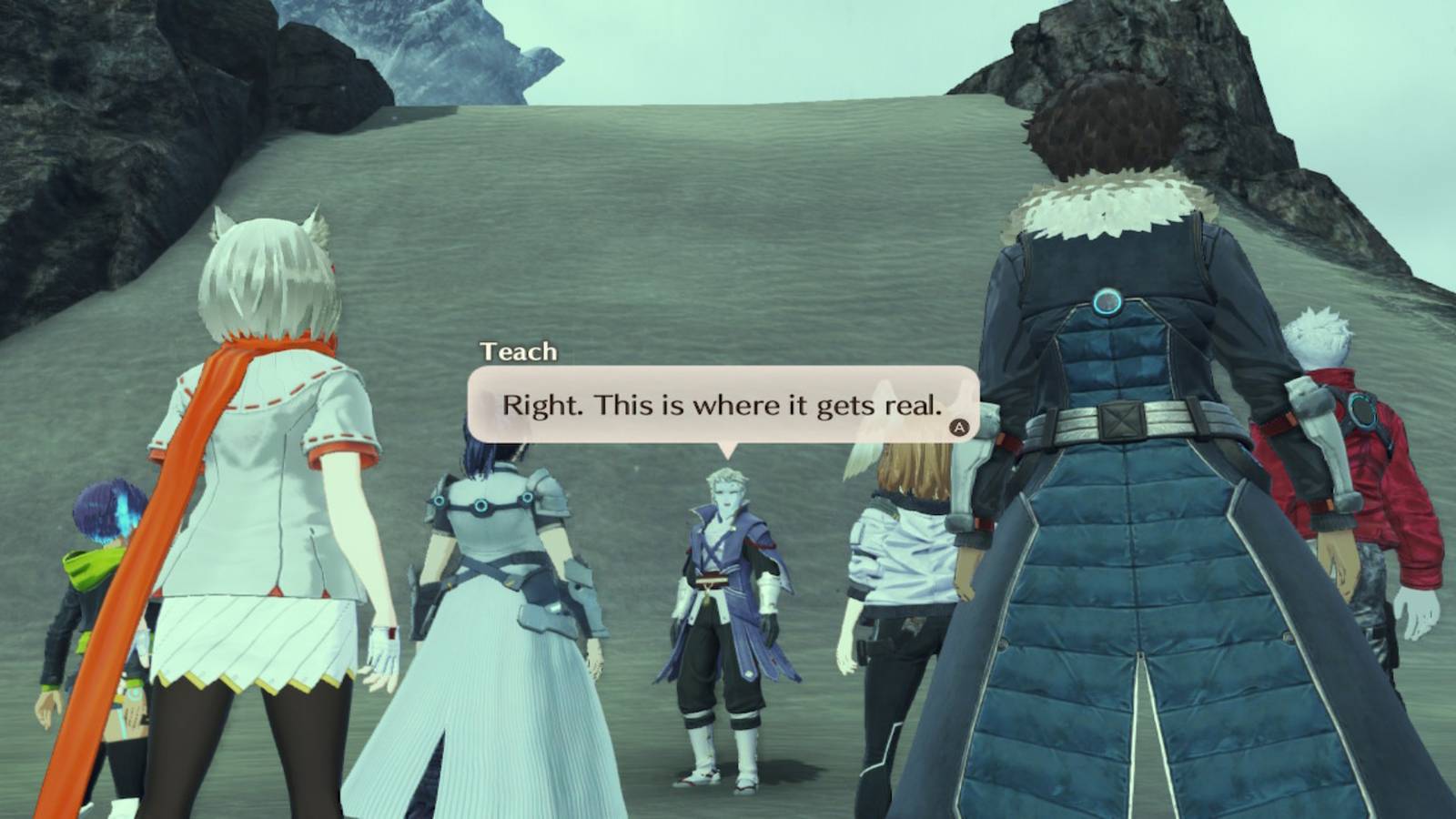Image resolution: width=1456 pixels, height=819 pixels.
Task: Click the sandy hill behind the party
Action: click(x=682, y=227)
